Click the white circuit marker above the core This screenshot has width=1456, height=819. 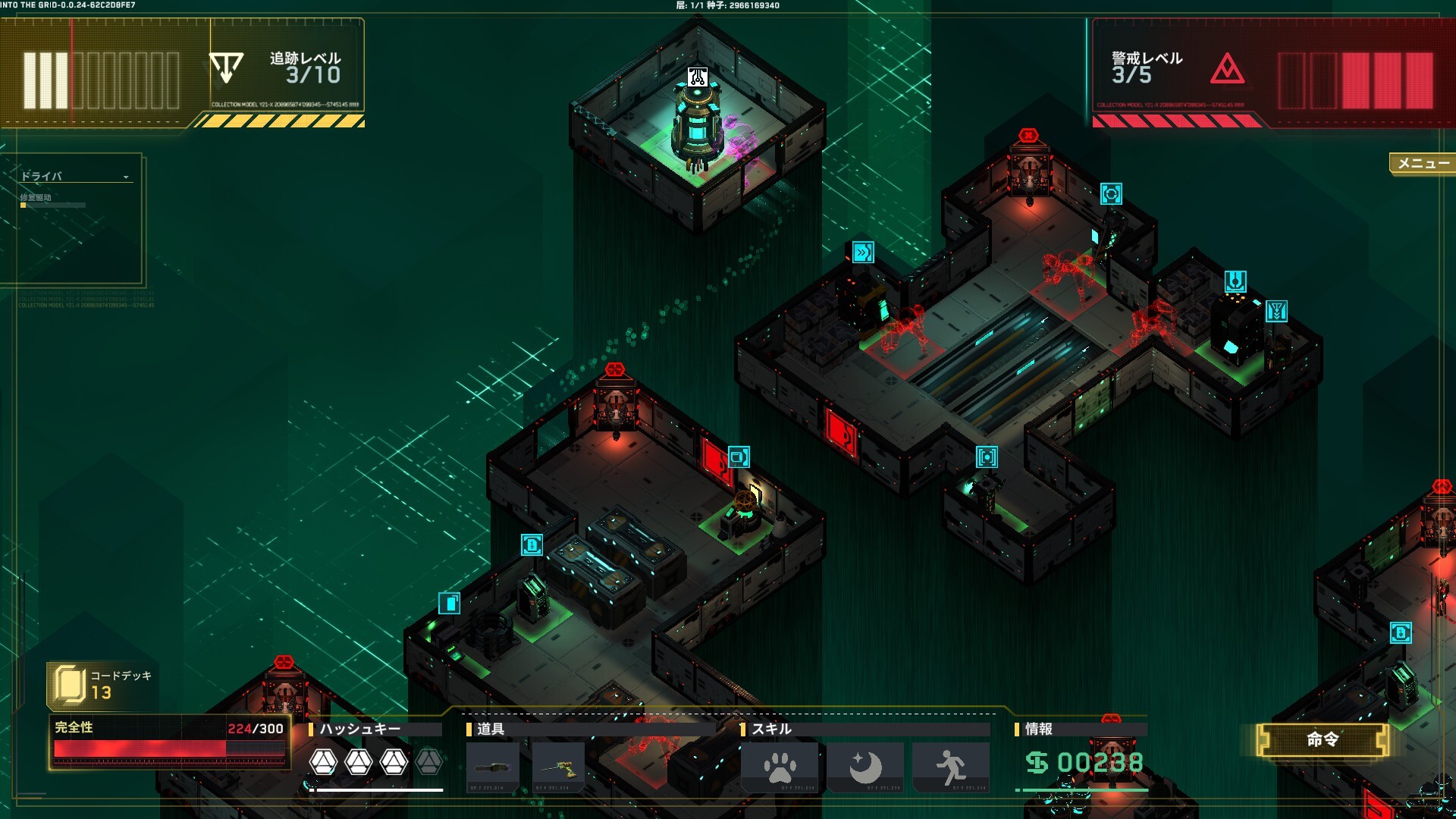coord(698,77)
